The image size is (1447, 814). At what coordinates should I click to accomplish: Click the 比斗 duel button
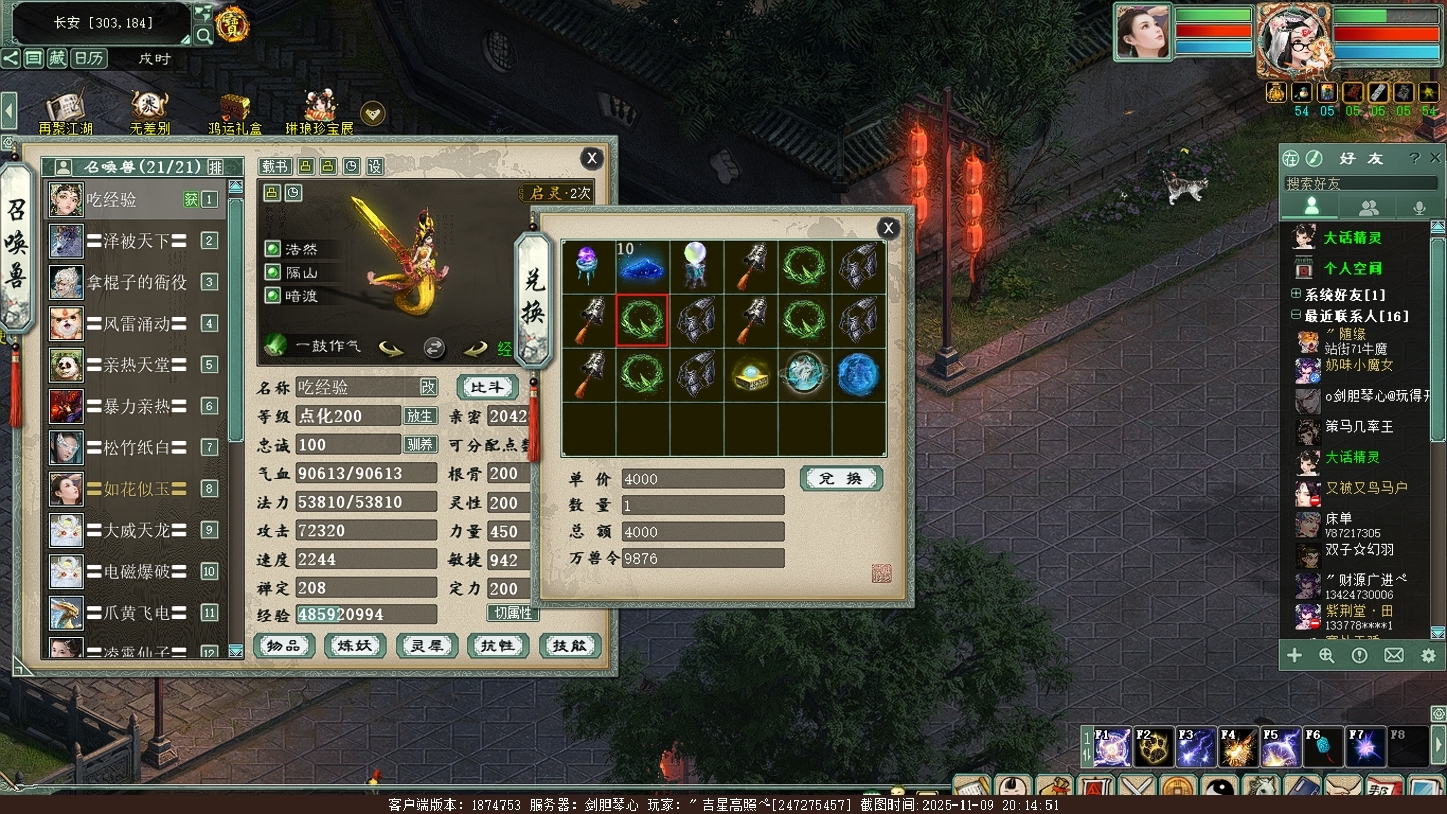coord(487,387)
